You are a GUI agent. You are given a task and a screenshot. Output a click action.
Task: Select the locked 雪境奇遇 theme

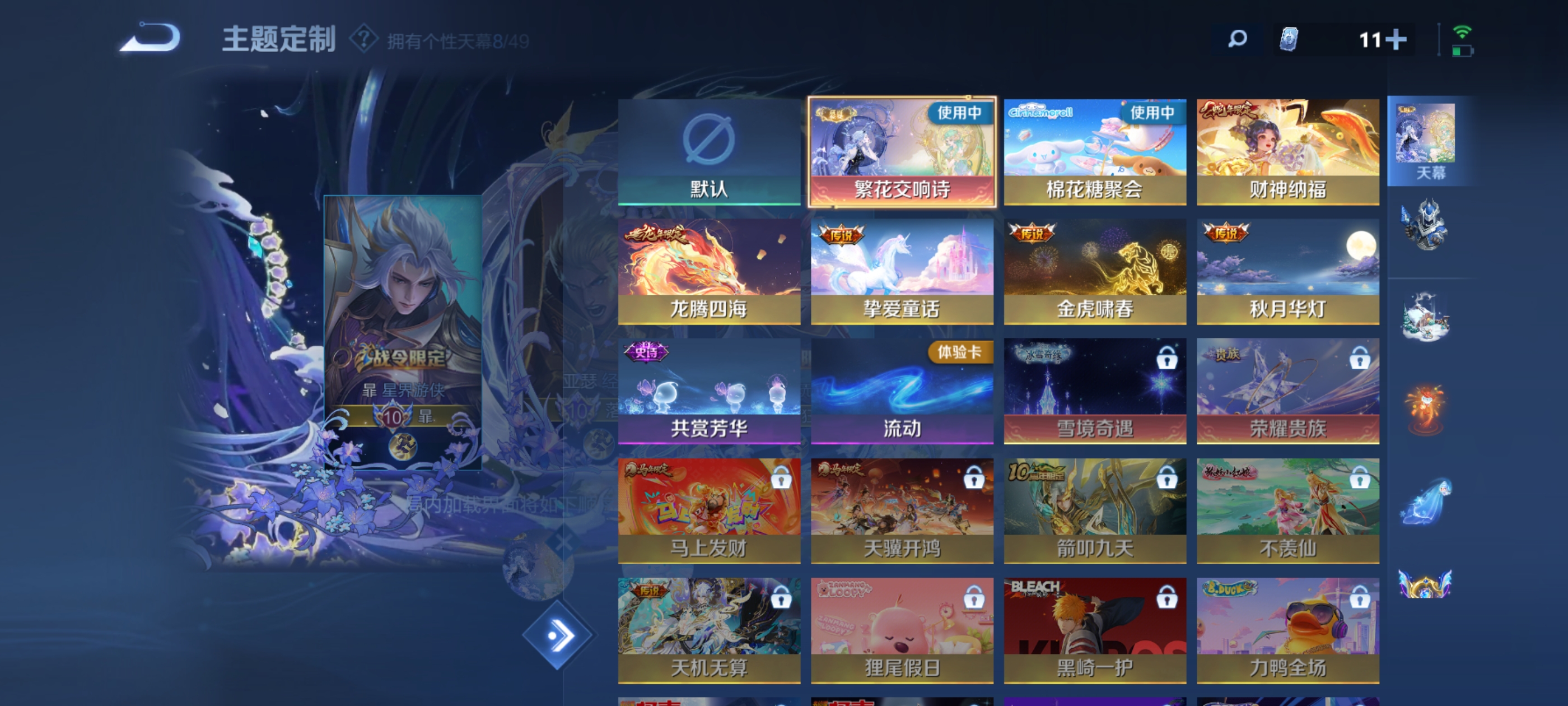1094,390
